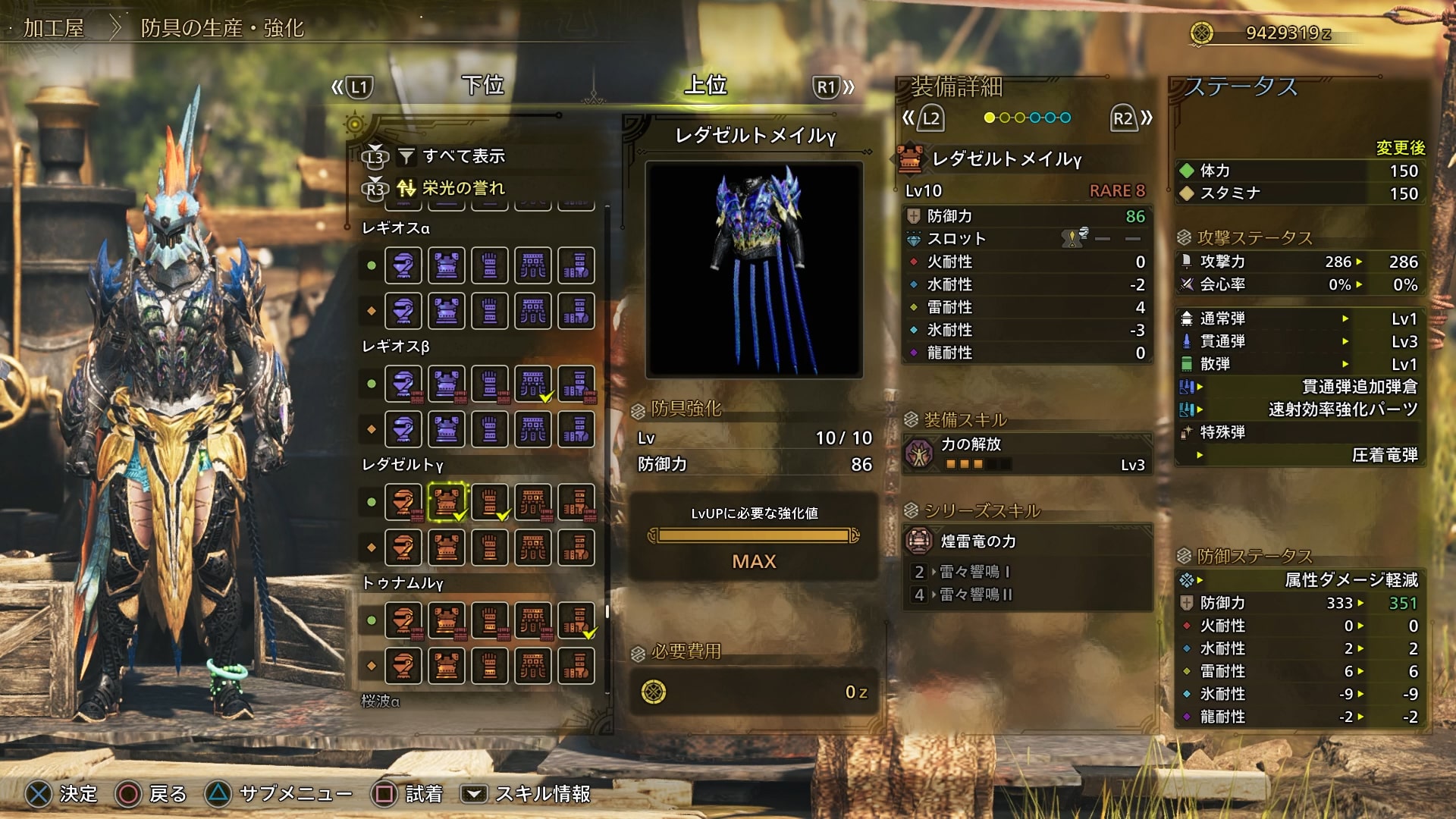Switch to the 下位 low-rank tab

coord(483,86)
